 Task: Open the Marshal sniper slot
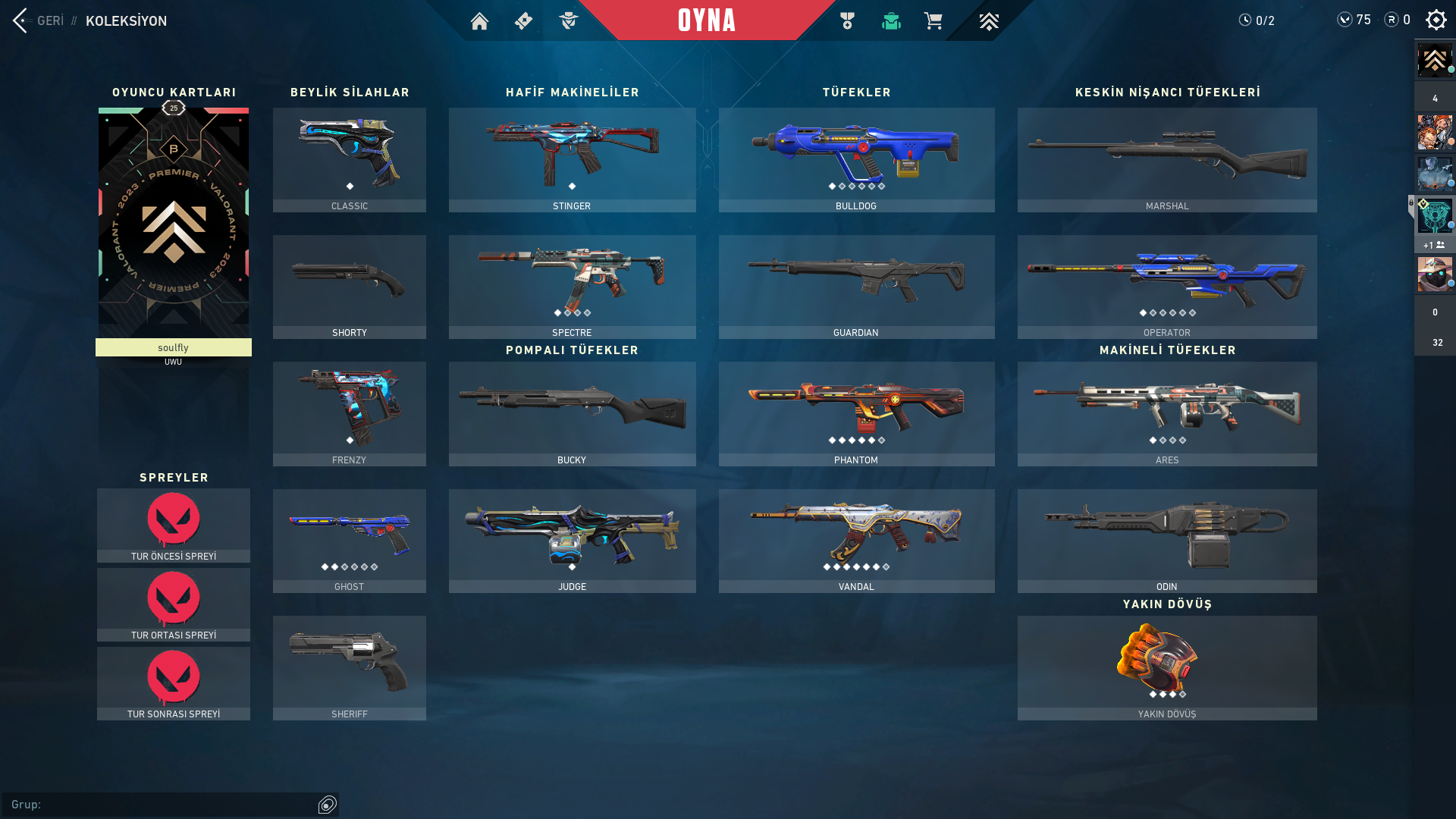(1167, 159)
